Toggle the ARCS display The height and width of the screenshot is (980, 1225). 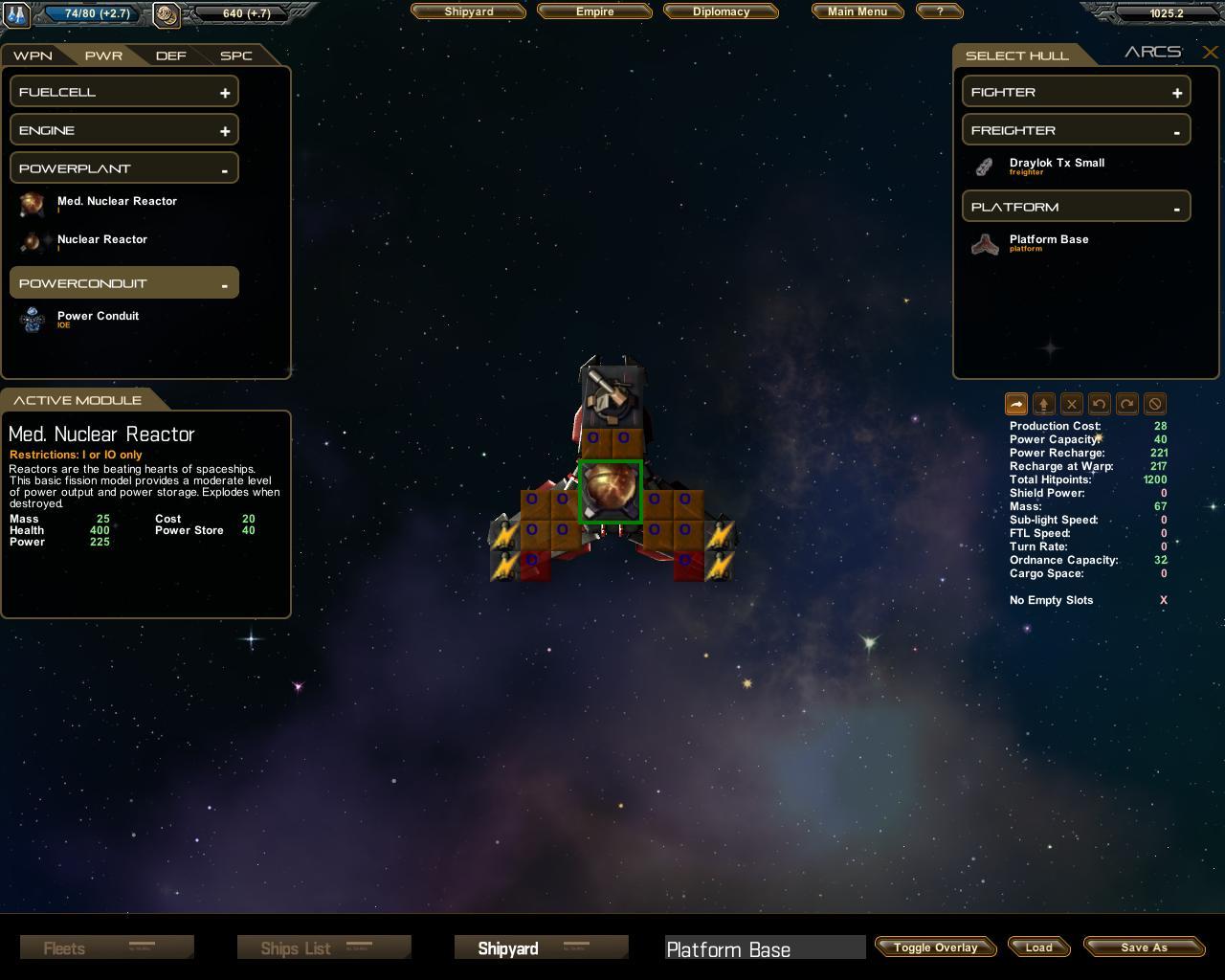click(1152, 52)
